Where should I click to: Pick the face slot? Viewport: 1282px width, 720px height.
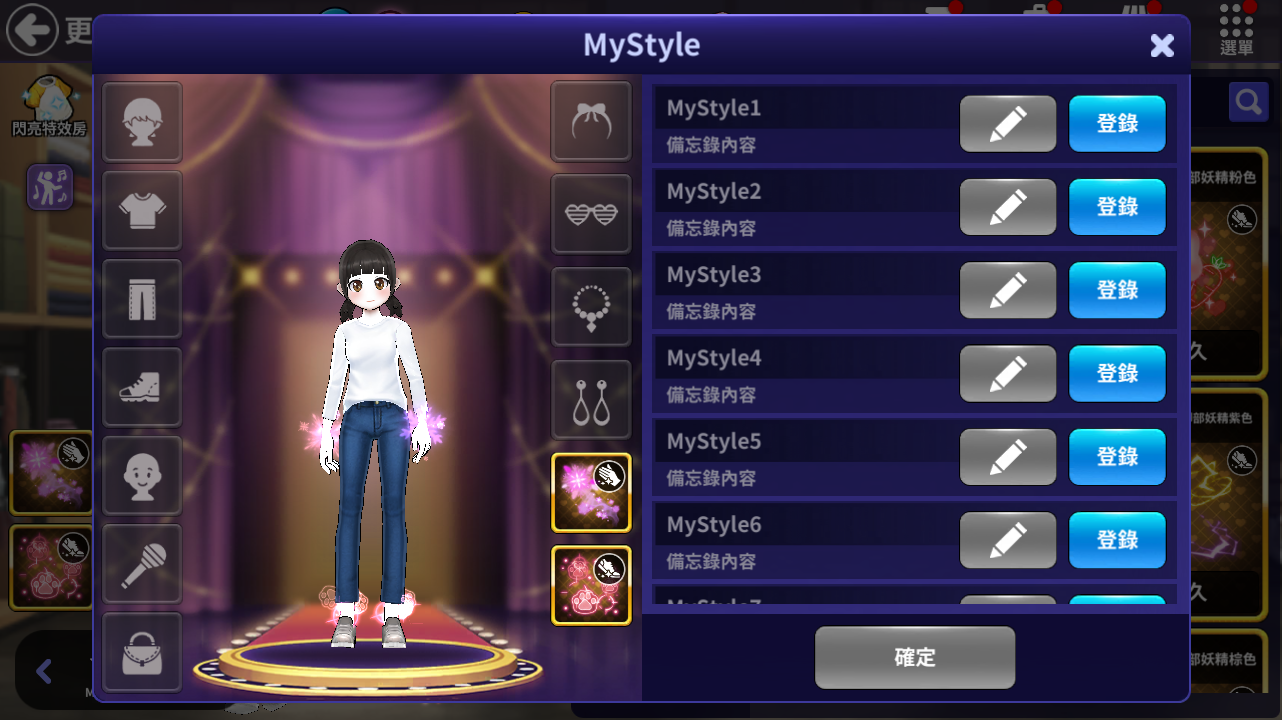coord(142,475)
